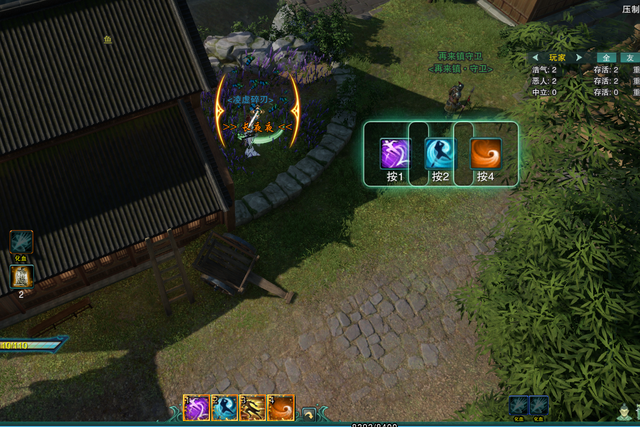Choose the orange skill labeled 按4
This screenshot has height=427, width=640.
[485, 153]
